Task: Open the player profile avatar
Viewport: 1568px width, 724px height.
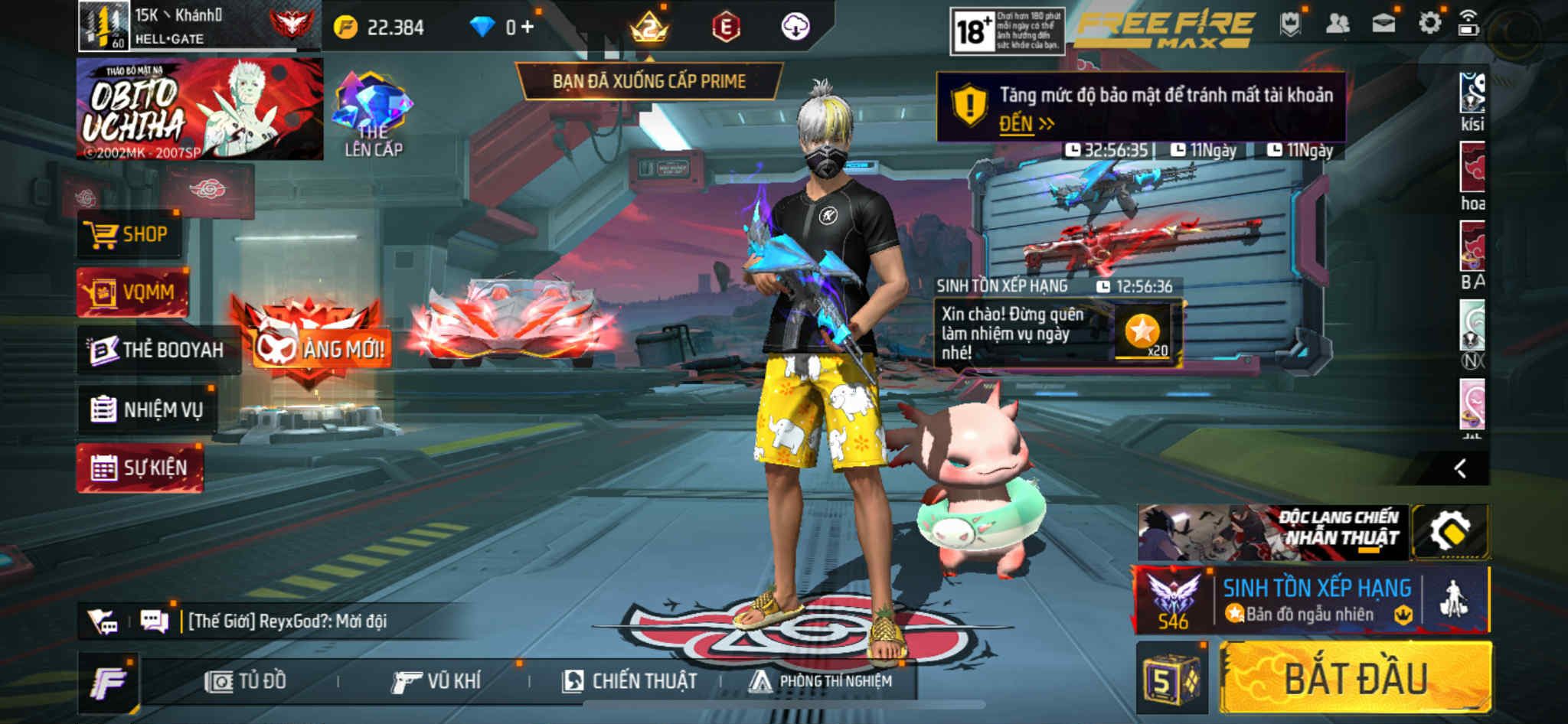Action: point(103,25)
